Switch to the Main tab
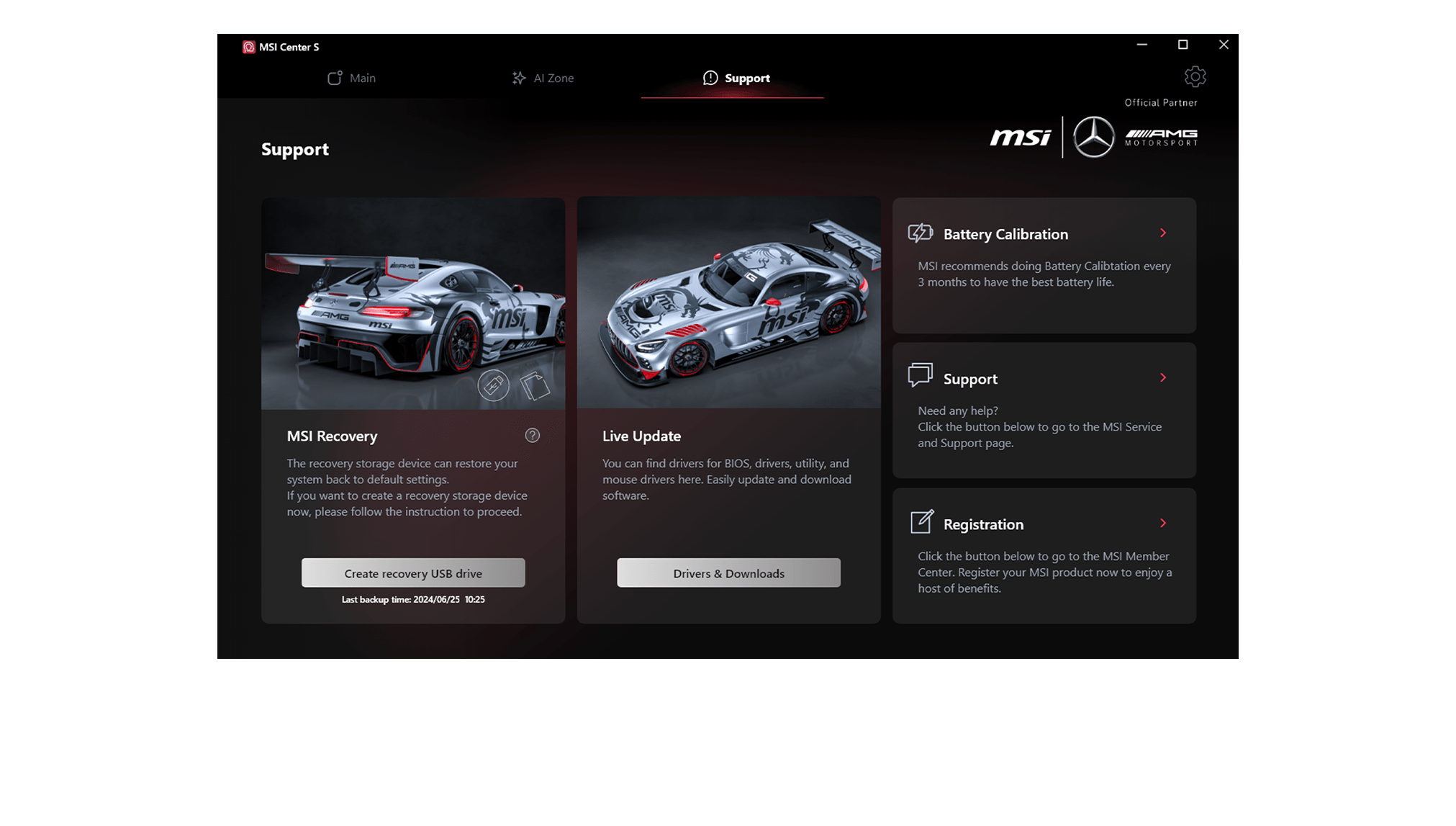The height and width of the screenshot is (826, 1456). coord(351,78)
